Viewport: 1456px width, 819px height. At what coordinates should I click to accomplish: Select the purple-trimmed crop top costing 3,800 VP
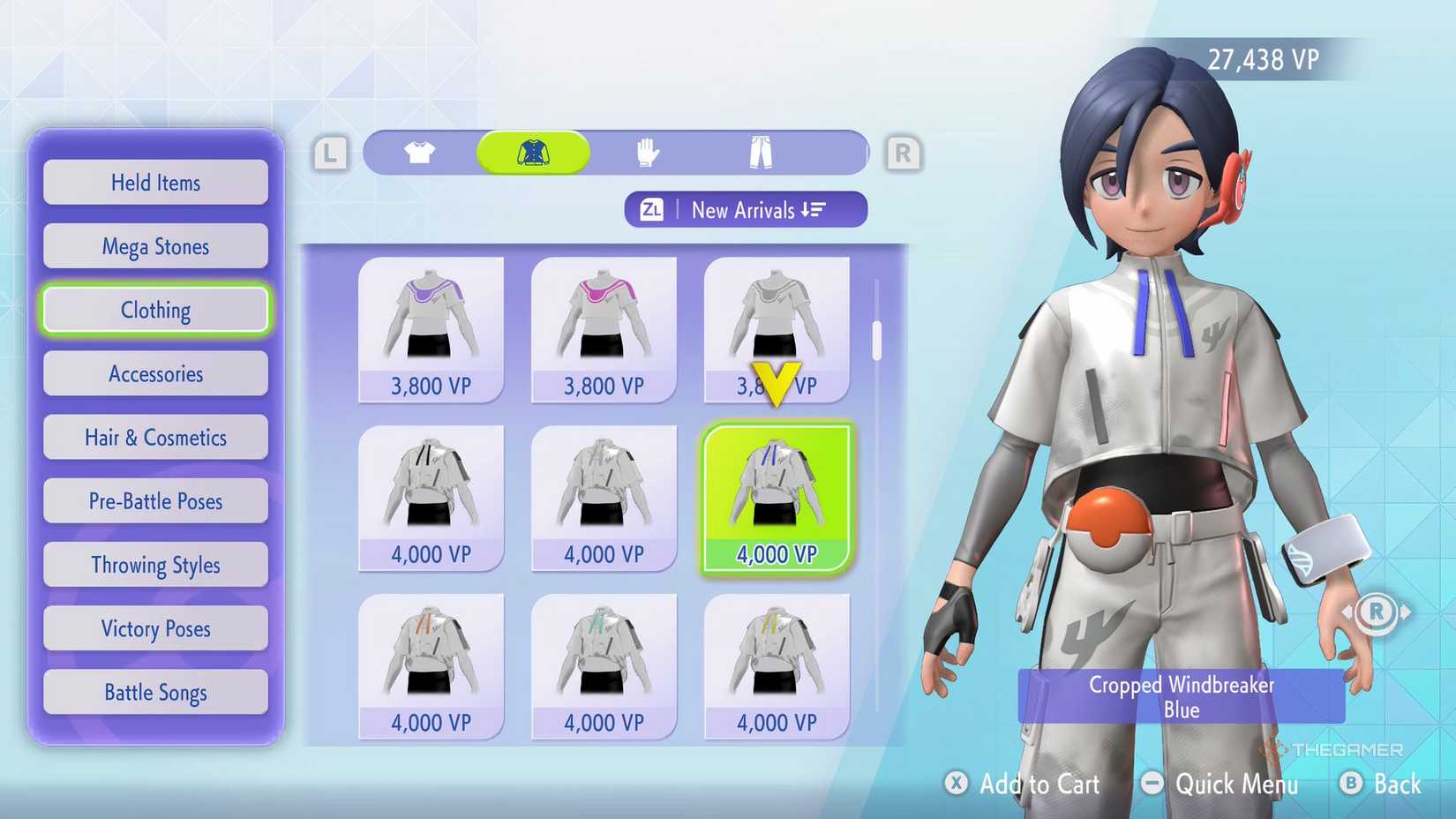tap(431, 322)
